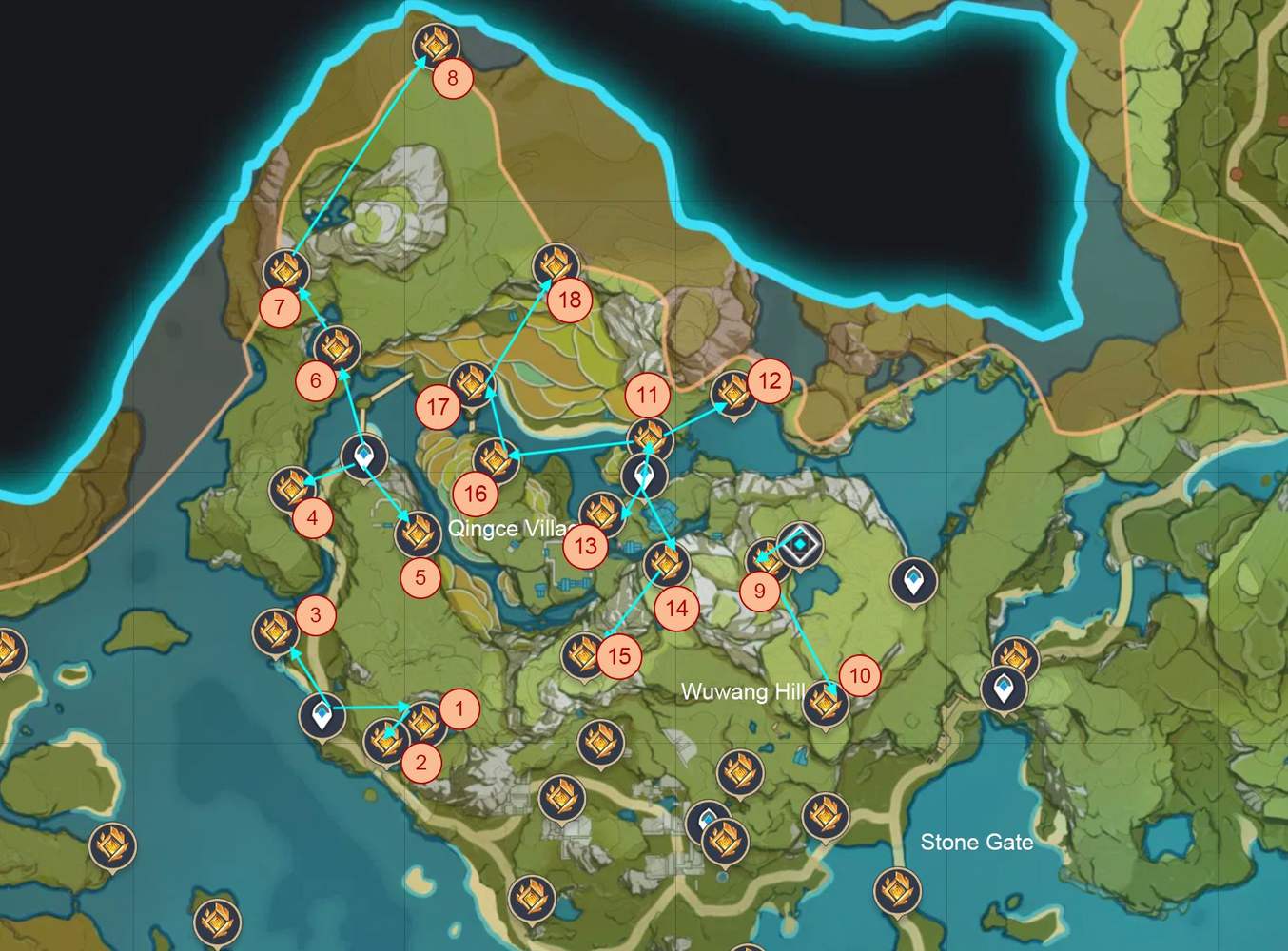Image resolution: width=1288 pixels, height=951 pixels.
Task: Click the chest icon below Stone Gate label
Action: click(x=895, y=892)
